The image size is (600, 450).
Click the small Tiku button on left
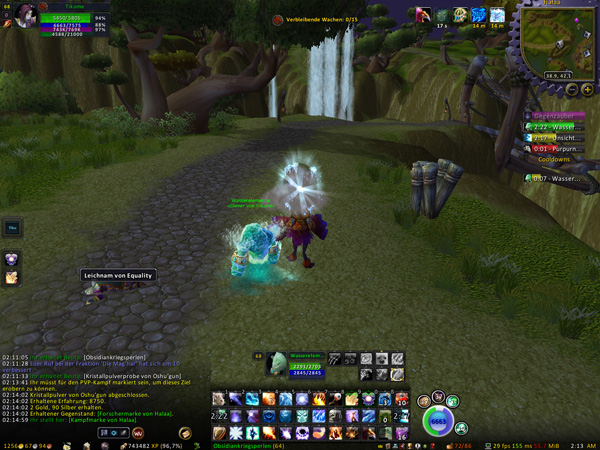point(12,227)
